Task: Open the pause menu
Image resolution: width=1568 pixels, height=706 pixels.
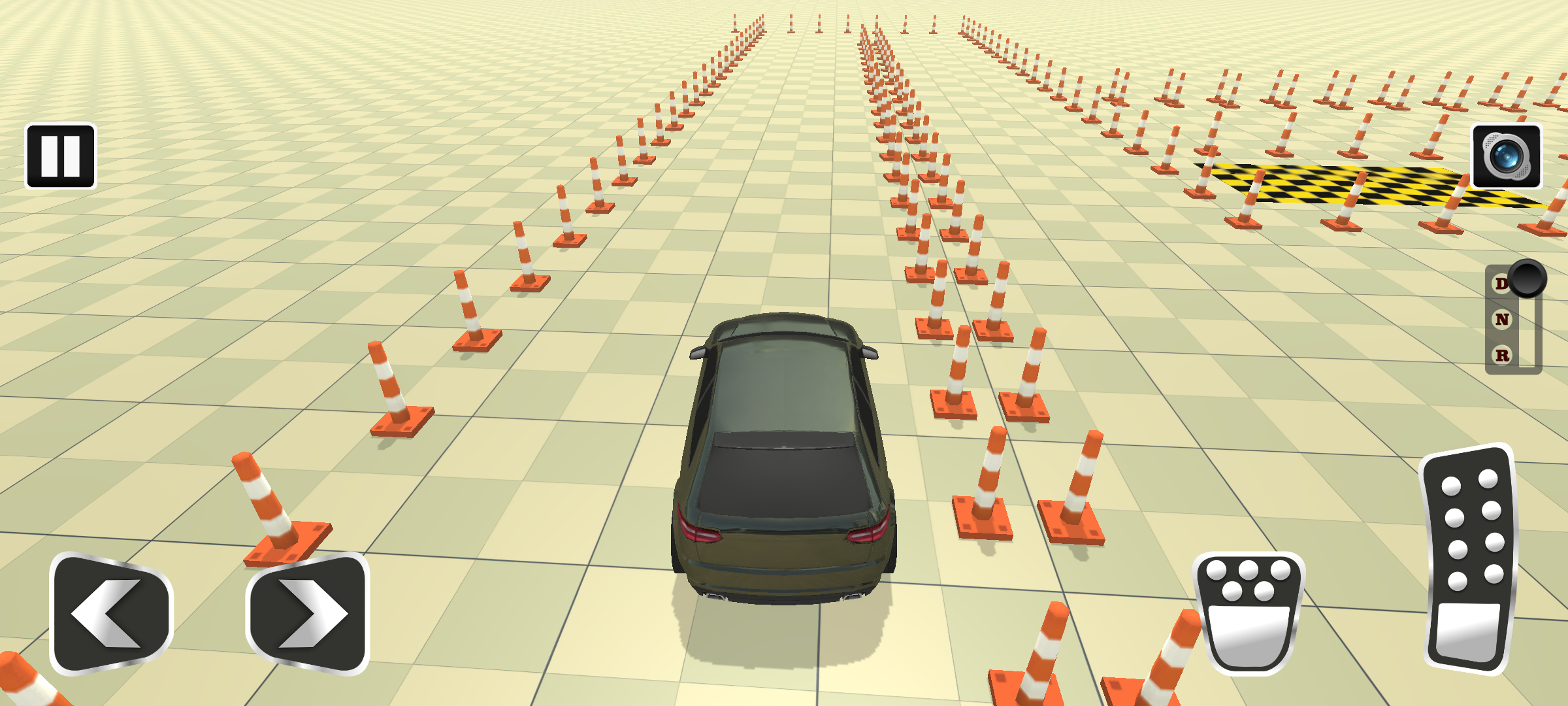Action: pos(61,156)
